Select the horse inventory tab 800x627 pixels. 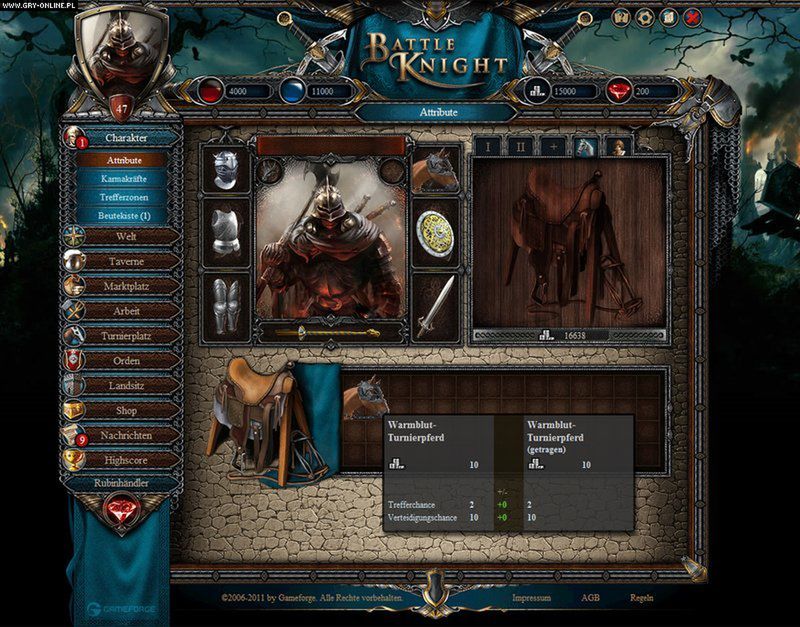pyautogui.click(x=586, y=146)
